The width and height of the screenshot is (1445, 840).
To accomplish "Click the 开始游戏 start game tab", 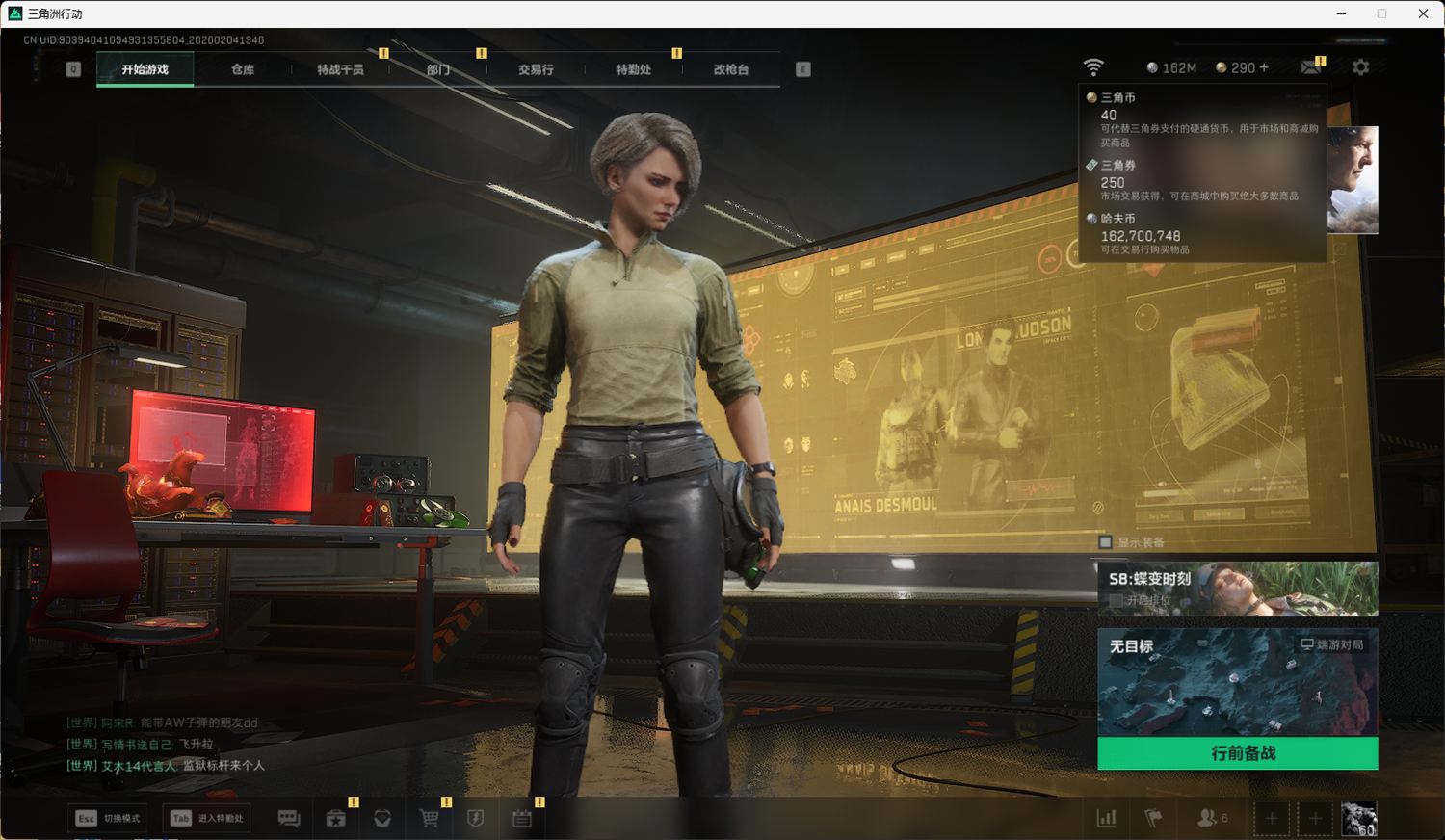I will pyautogui.click(x=145, y=69).
